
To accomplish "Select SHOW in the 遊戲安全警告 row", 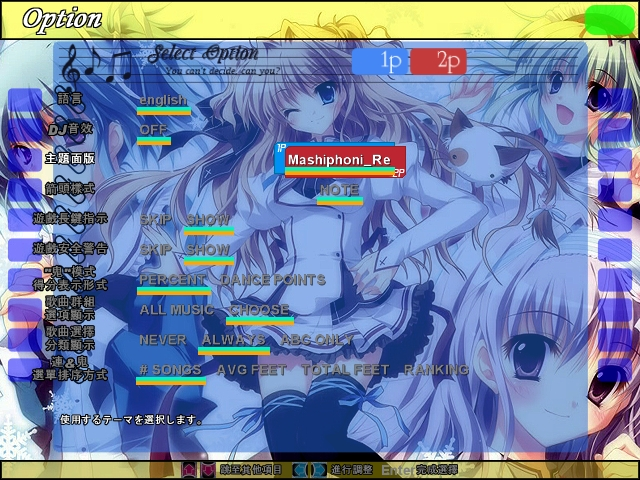I will coord(208,249).
